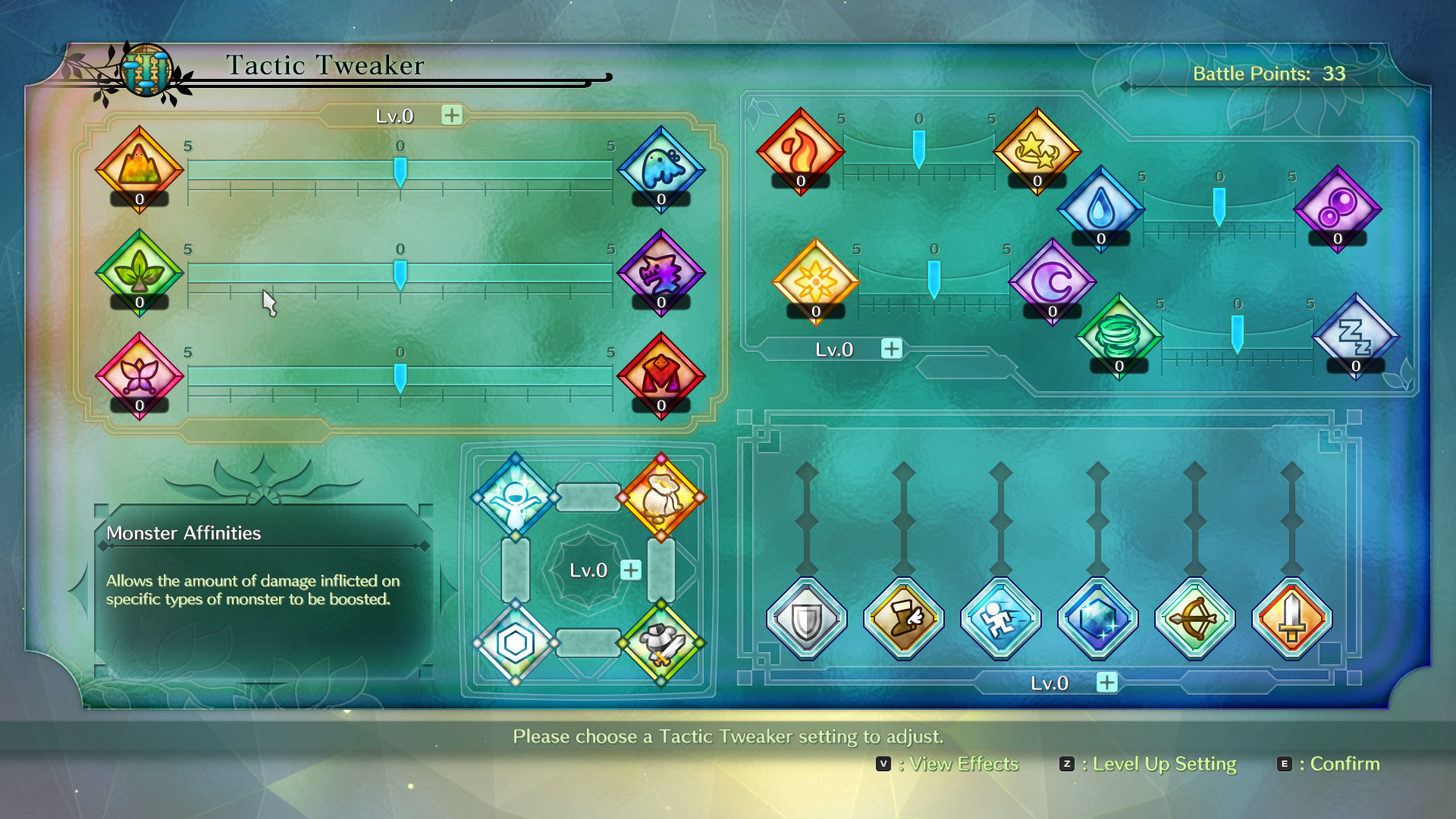Viewport: 1456px width, 819px height.
Task: Choose the sword melee attack skill icon
Action: (1292, 619)
